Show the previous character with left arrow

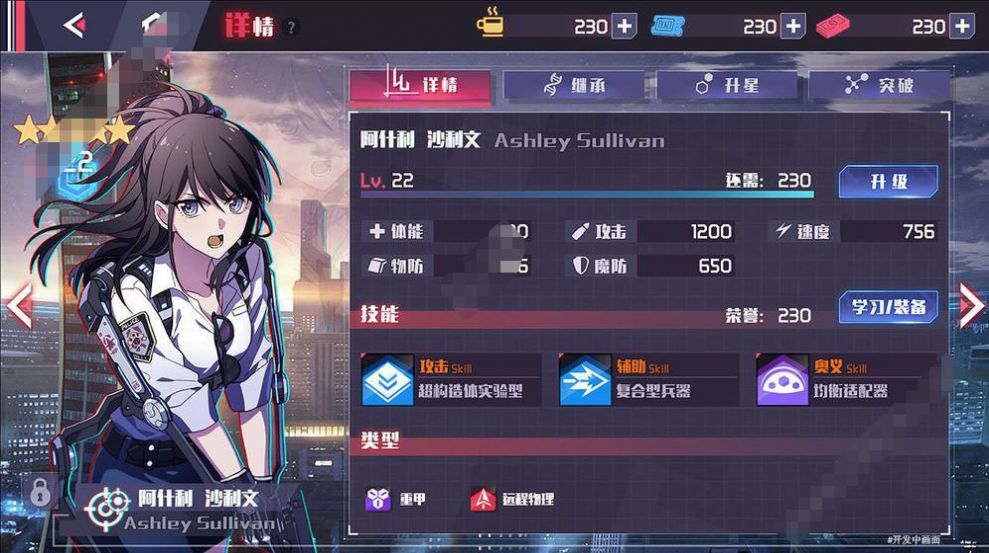click(x=19, y=307)
